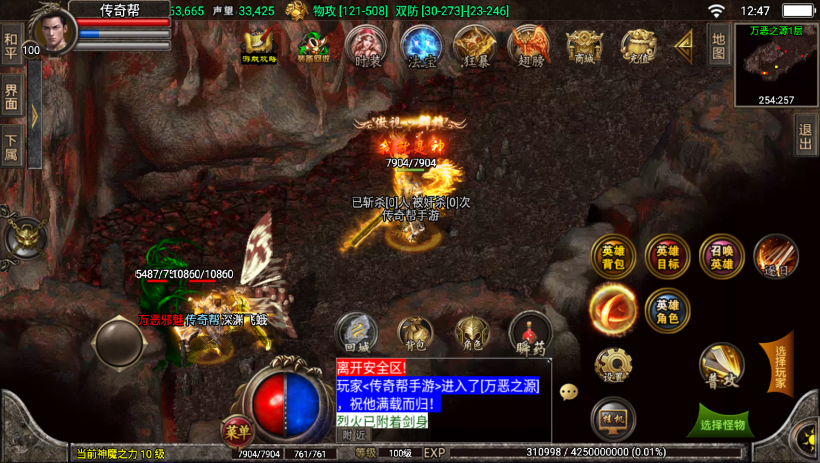The image size is (820, 463).
Task: Open the 地图 map button
Action: point(718,44)
